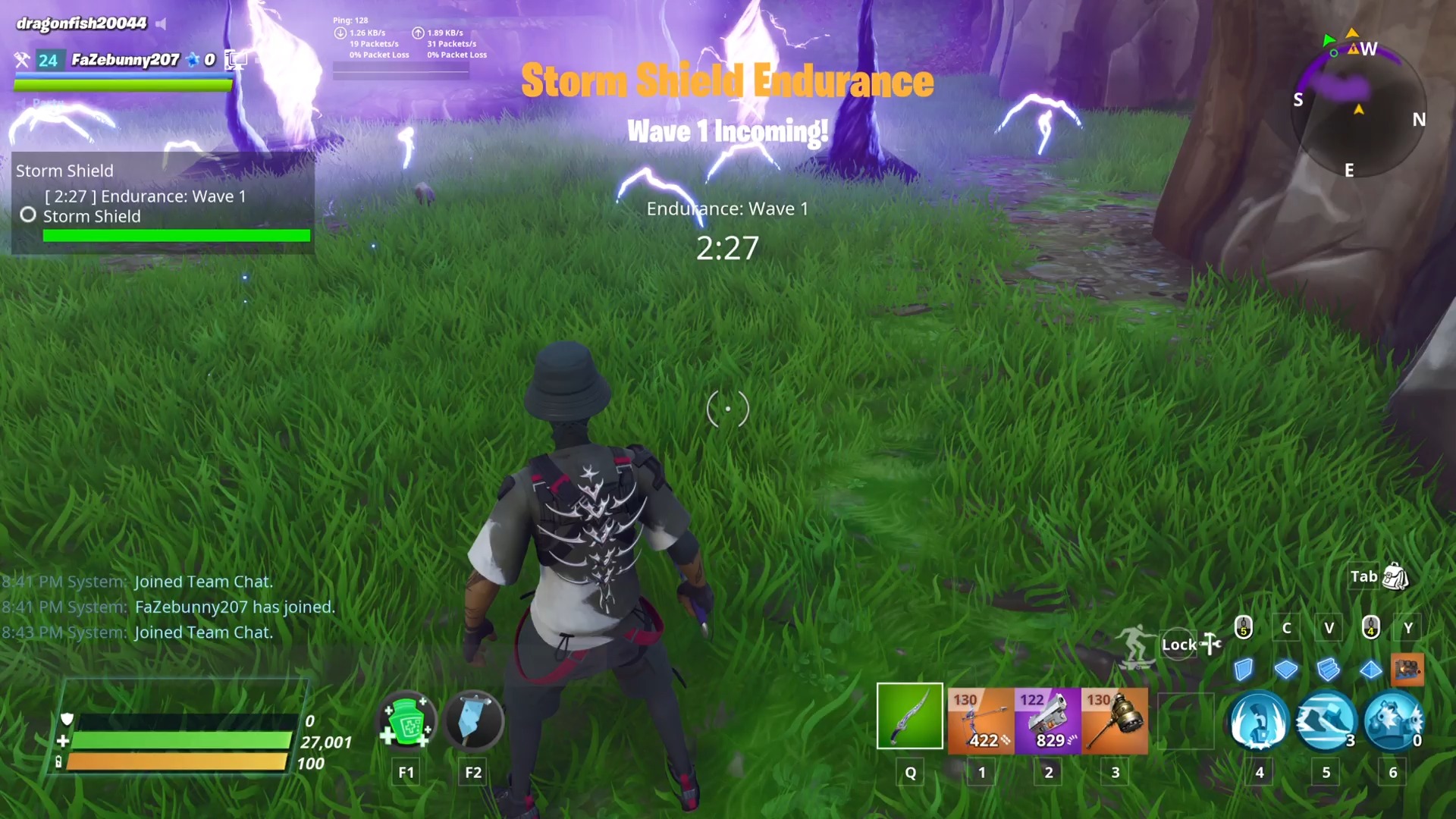The width and height of the screenshot is (1456, 819).
Task: Toggle tracking on the Storm Shield quest circle
Action: click(x=28, y=215)
